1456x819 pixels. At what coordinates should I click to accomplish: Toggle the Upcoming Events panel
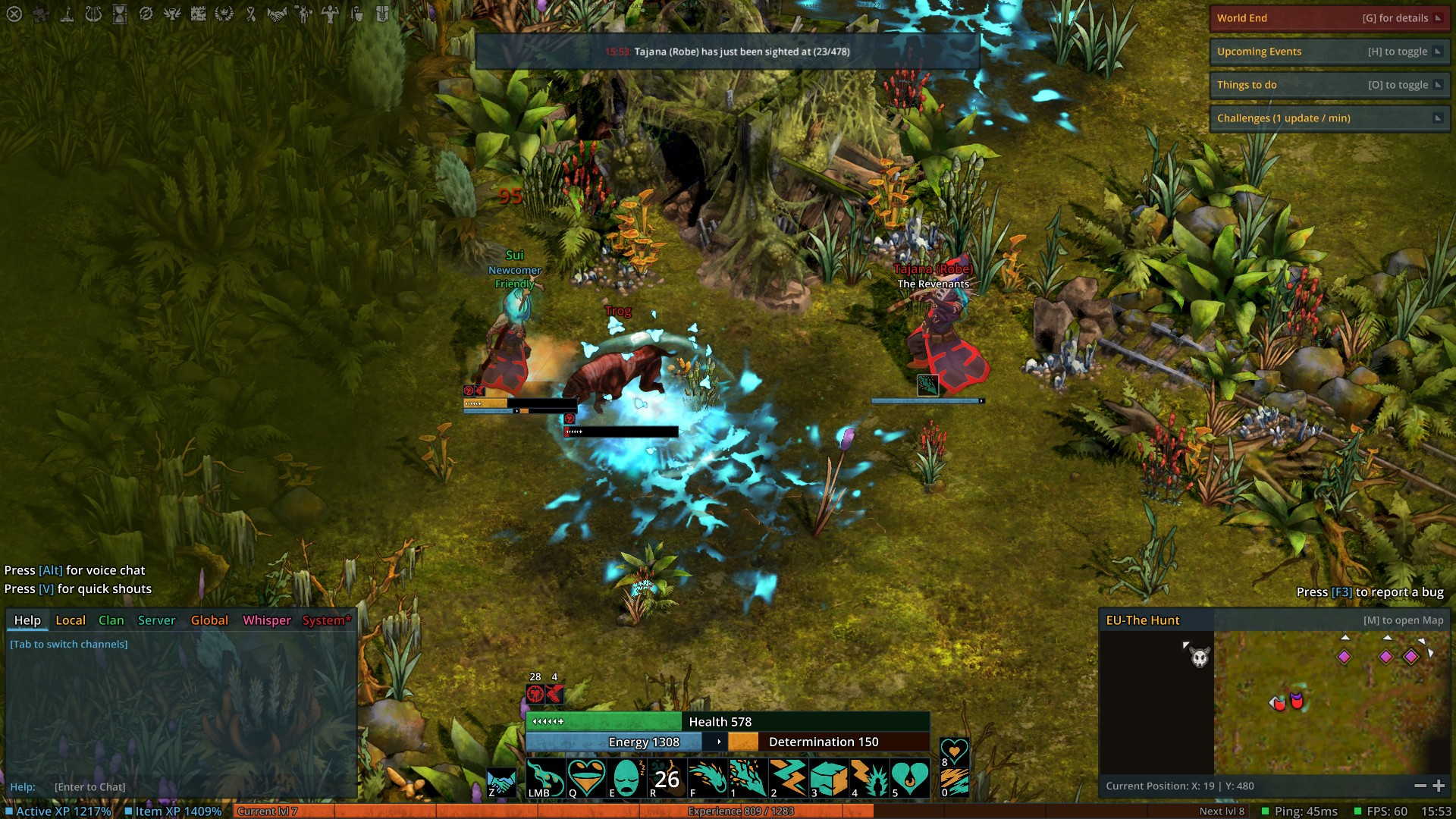coord(1437,52)
